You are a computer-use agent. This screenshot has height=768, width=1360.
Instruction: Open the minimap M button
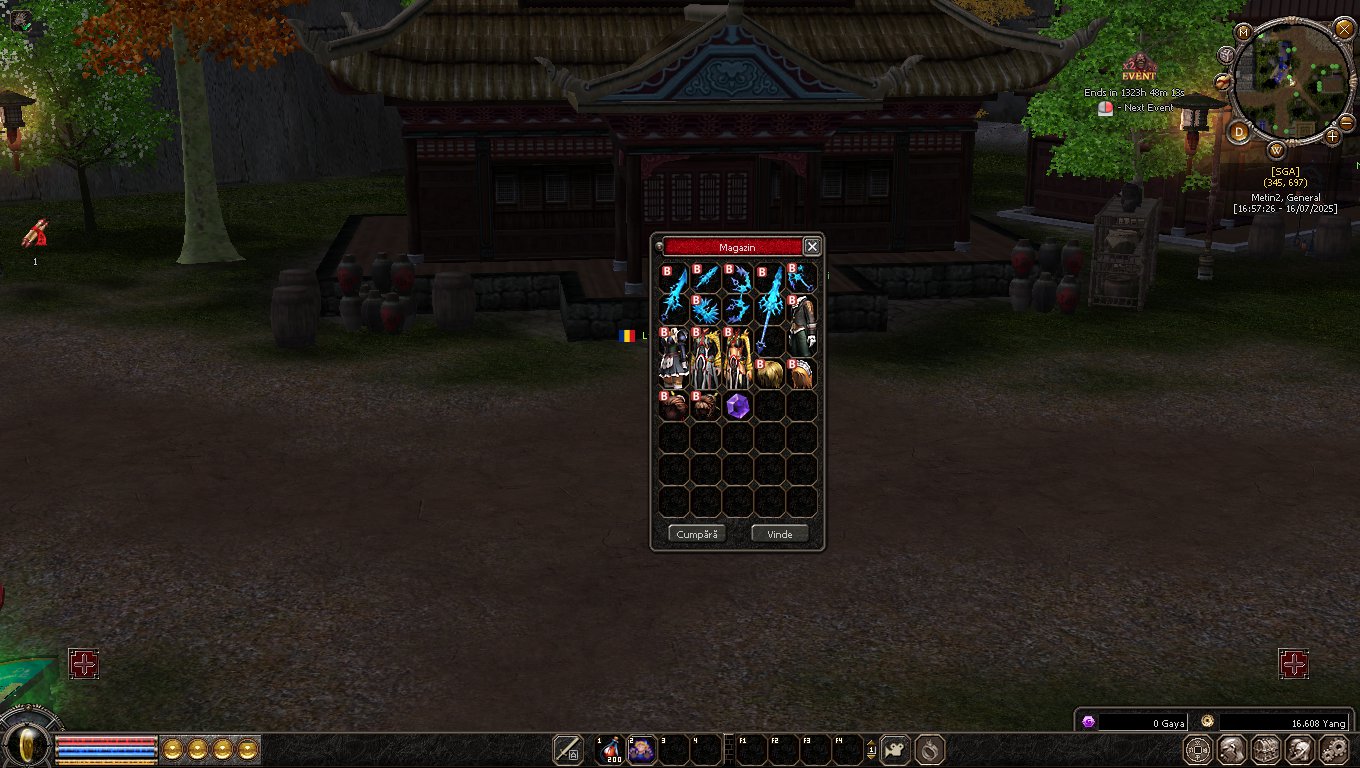coord(1244,32)
